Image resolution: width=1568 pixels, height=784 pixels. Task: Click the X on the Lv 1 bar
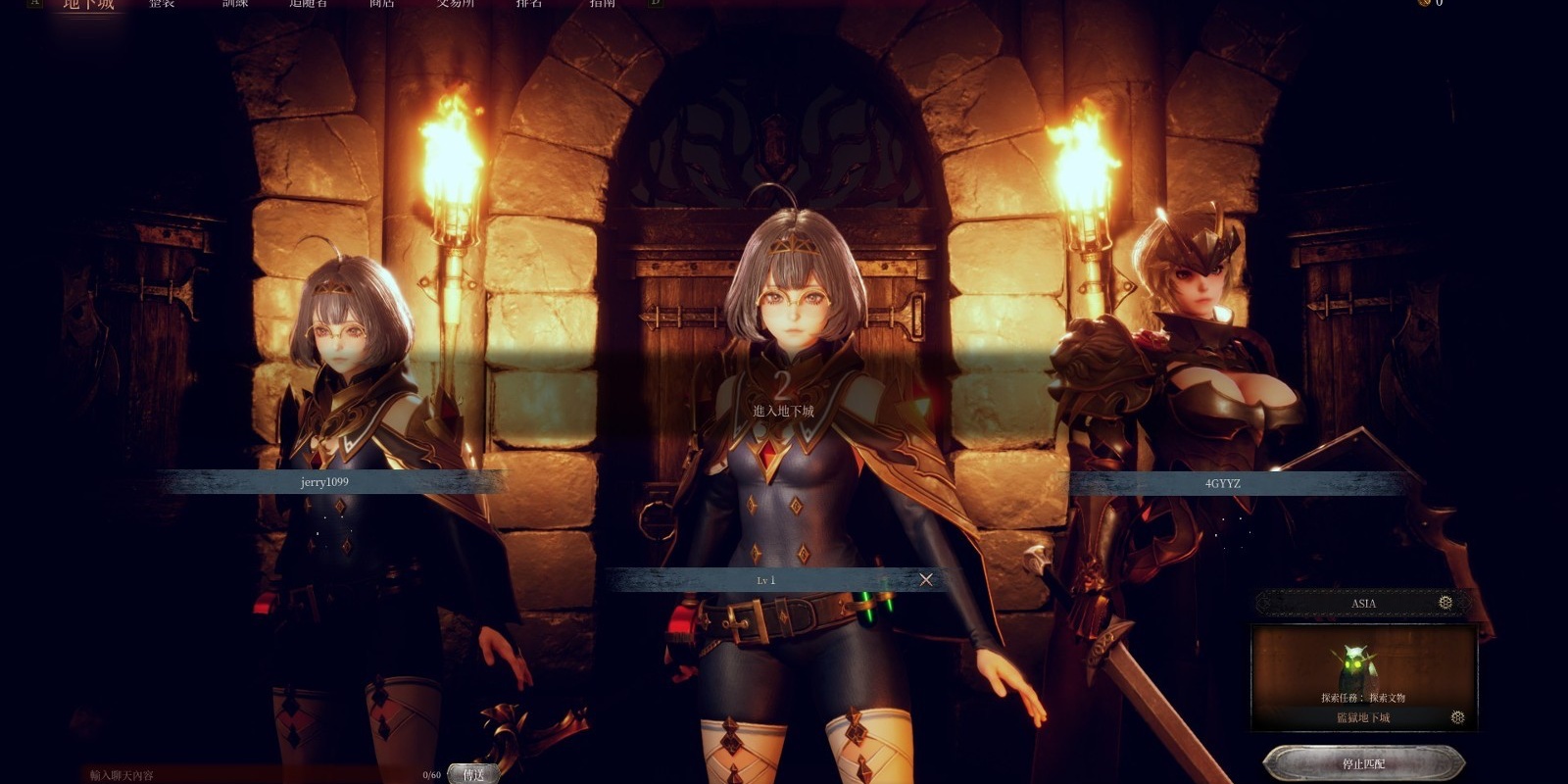(x=926, y=580)
